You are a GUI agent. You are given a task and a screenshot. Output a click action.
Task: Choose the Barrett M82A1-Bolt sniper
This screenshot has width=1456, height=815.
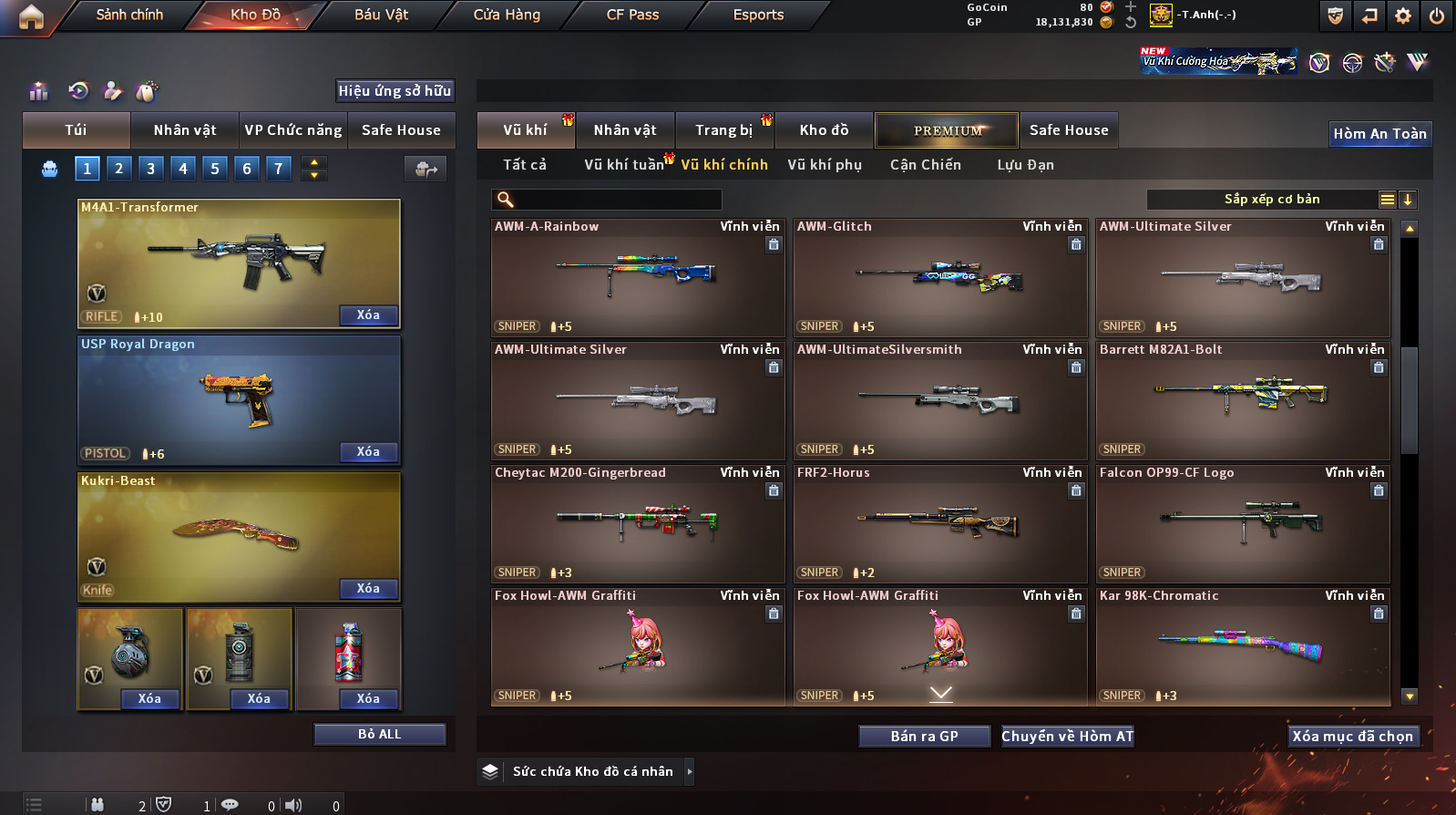tap(1242, 401)
